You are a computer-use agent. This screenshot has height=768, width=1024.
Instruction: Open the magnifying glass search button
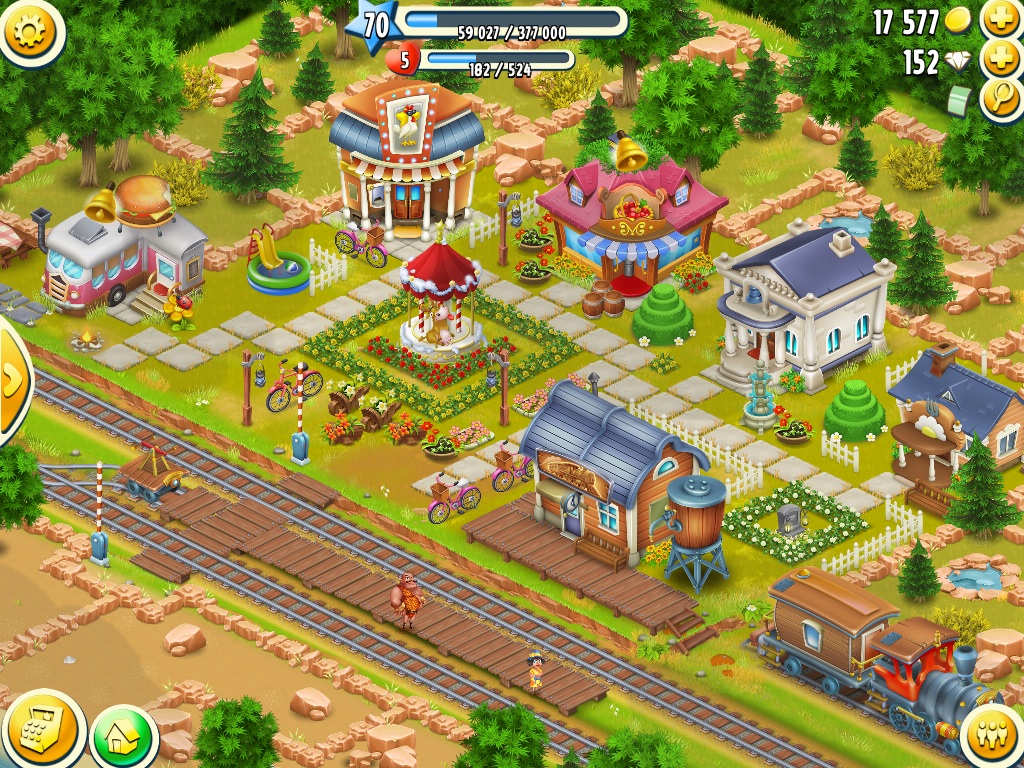tap(1000, 100)
